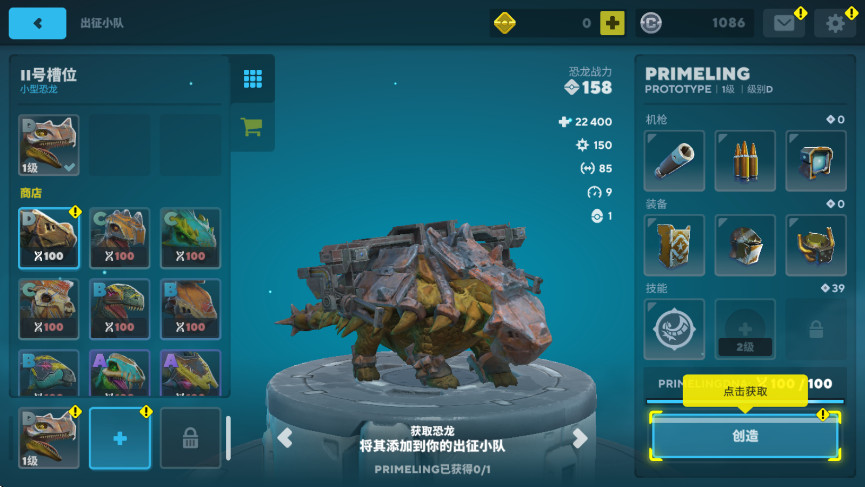This screenshot has width=865, height=487.
Task: Go back with the blue arrow button
Action: [37, 23]
